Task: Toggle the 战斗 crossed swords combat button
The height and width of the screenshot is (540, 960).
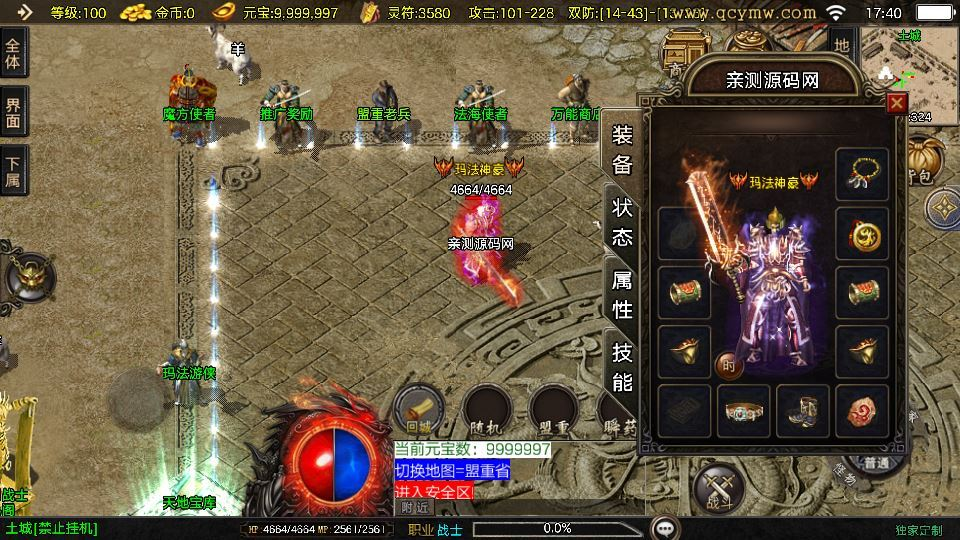Action: pyautogui.click(x=718, y=490)
